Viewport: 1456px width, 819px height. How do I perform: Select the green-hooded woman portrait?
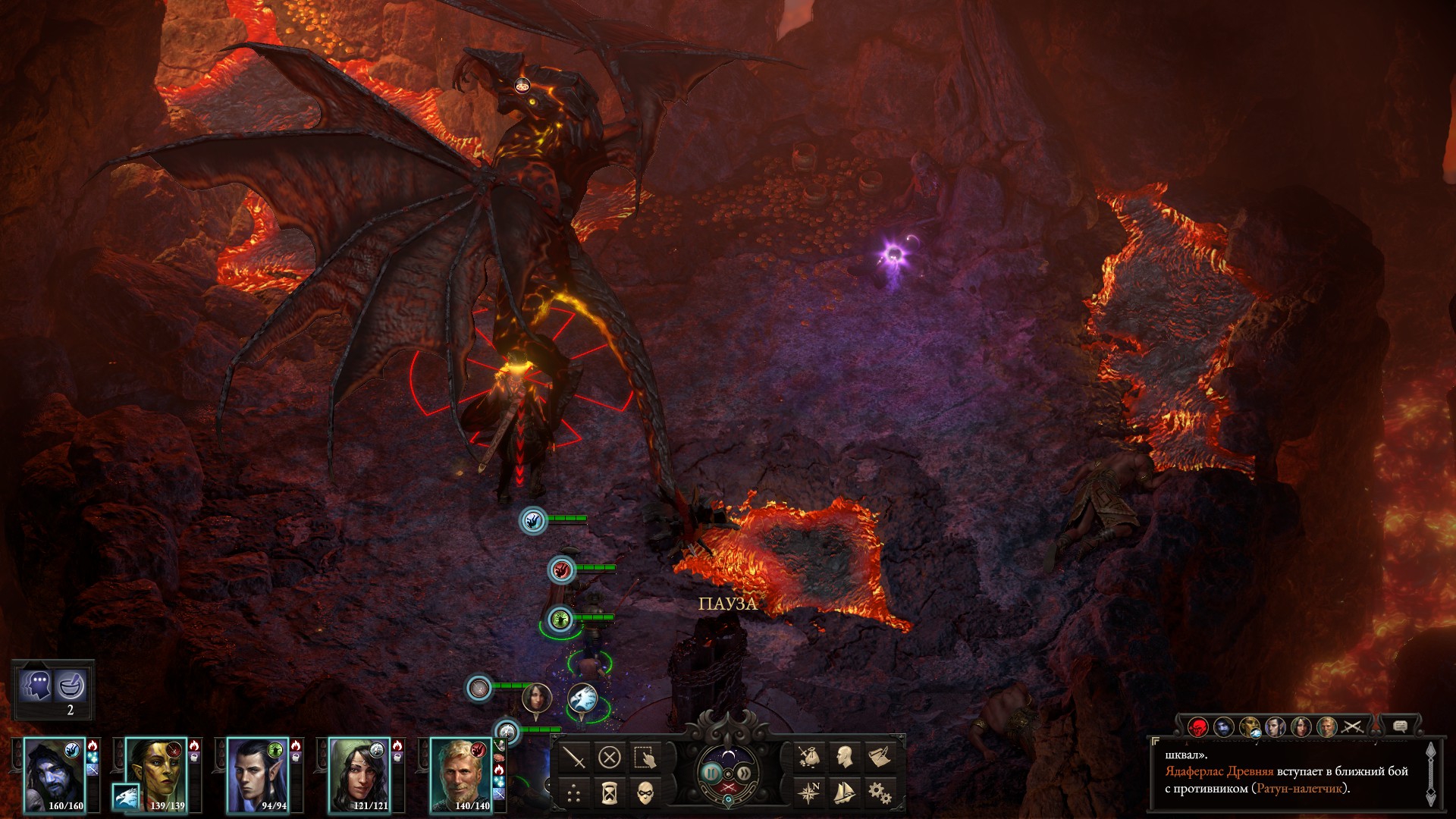tap(359, 773)
